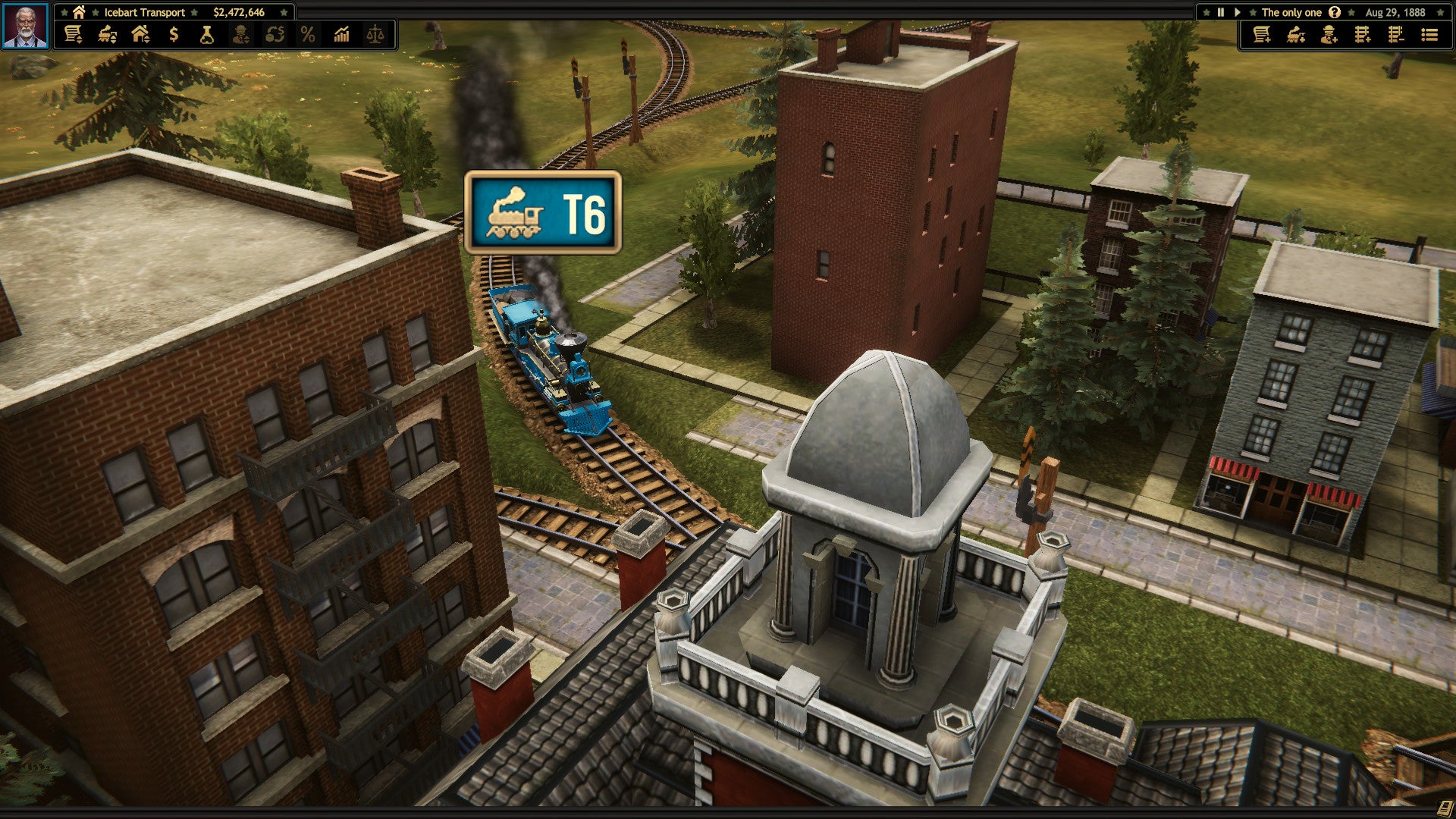Image resolution: width=1456 pixels, height=819 pixels.
Task: Open the dollar sign finances panel
Action: (174, 35)
